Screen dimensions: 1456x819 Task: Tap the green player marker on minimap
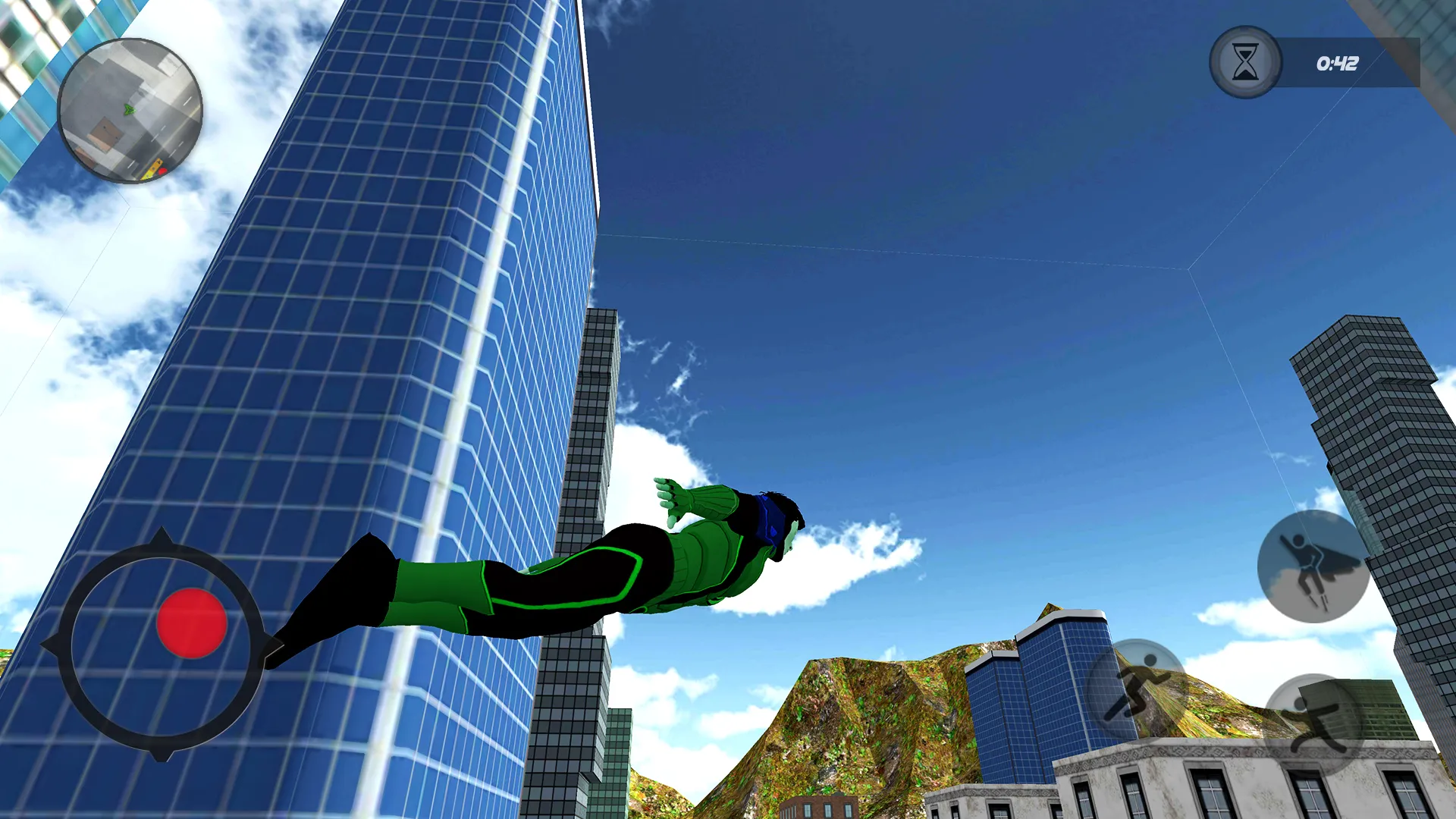127,111
